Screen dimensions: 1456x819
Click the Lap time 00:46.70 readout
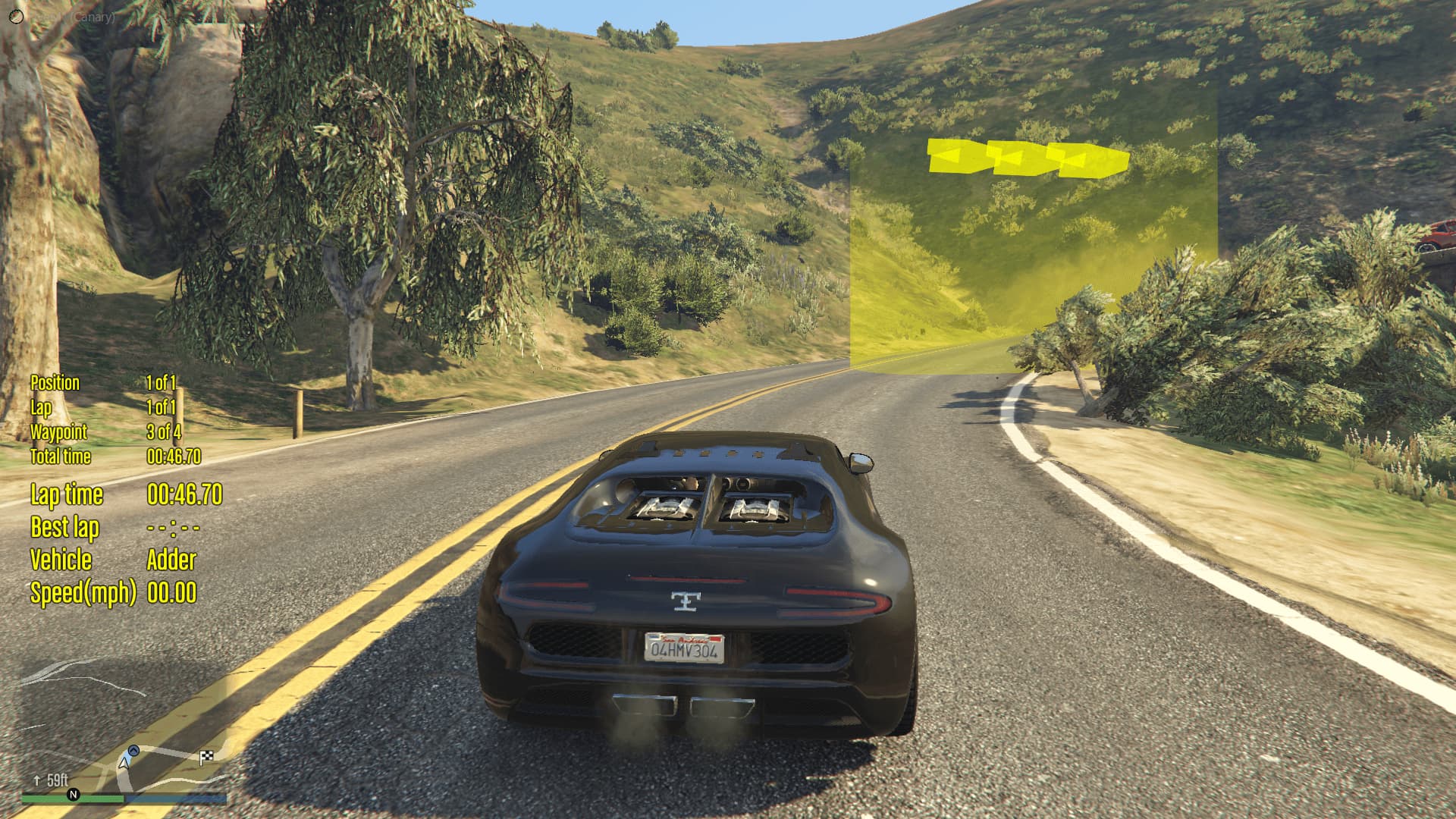[x=125, y=495]
